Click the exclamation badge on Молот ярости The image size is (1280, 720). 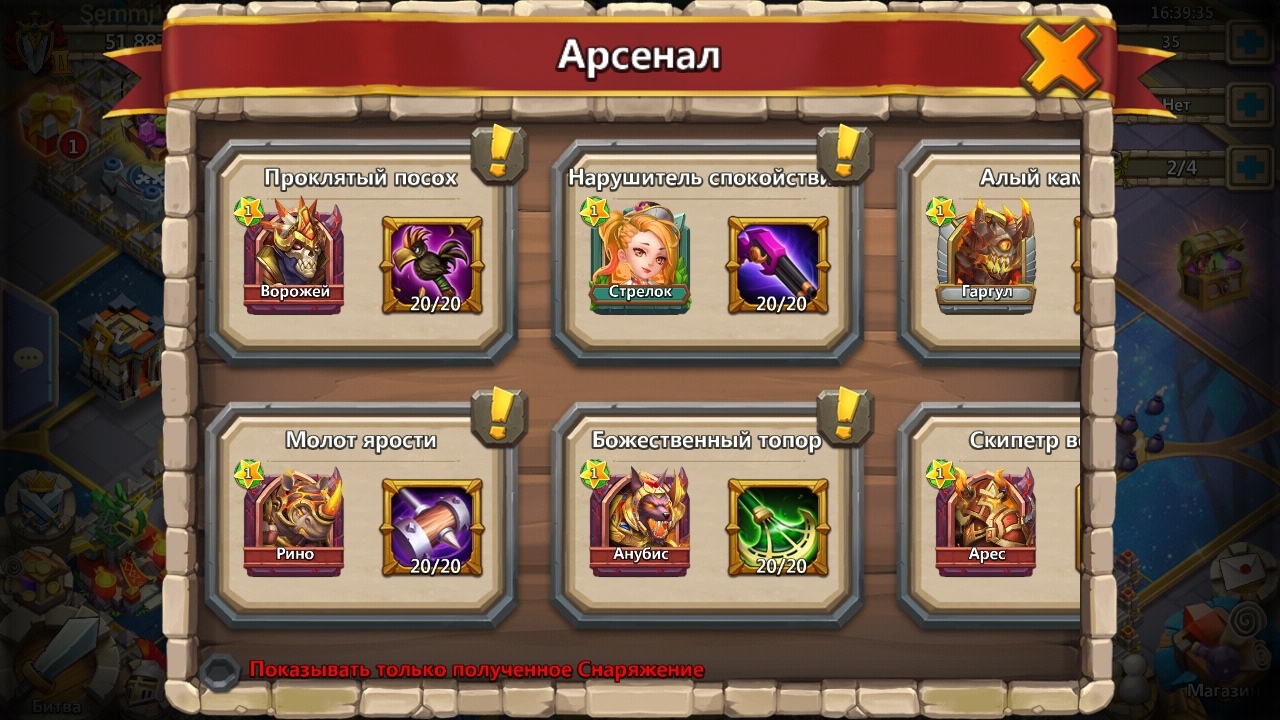pos(498,415)
